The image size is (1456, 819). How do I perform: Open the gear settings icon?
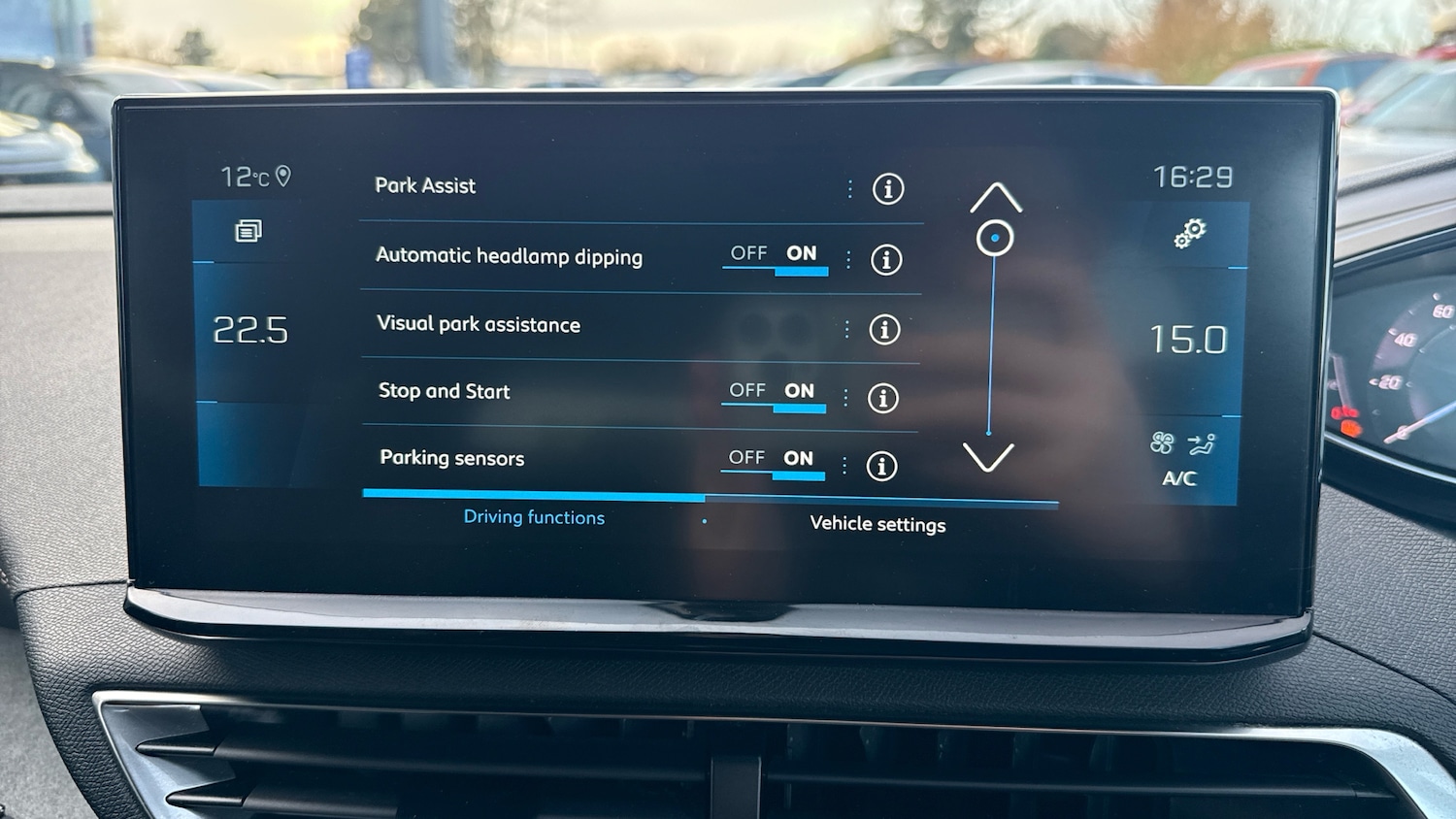1190,233
